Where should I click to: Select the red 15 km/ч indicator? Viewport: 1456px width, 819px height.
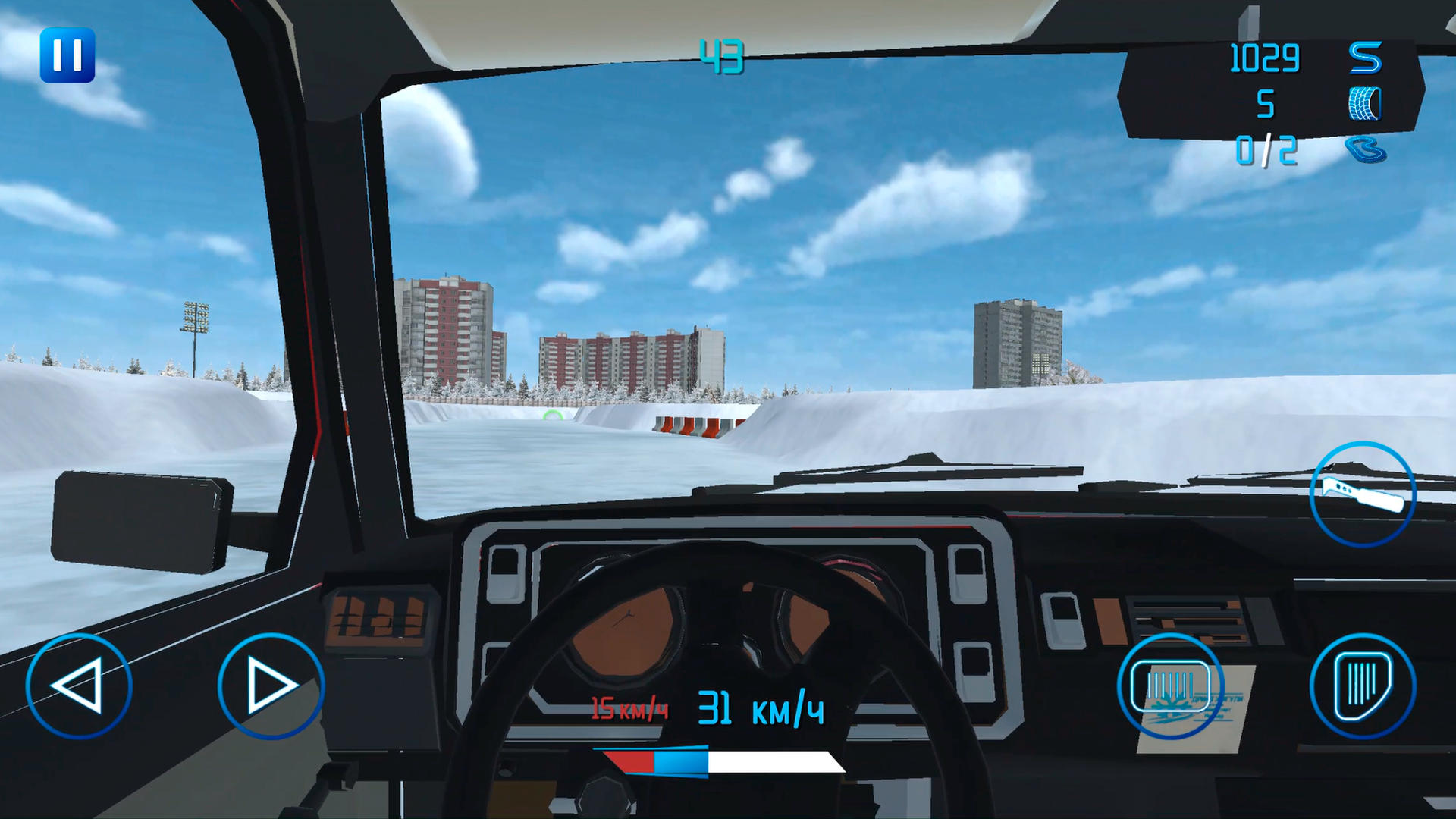[628, 709]
